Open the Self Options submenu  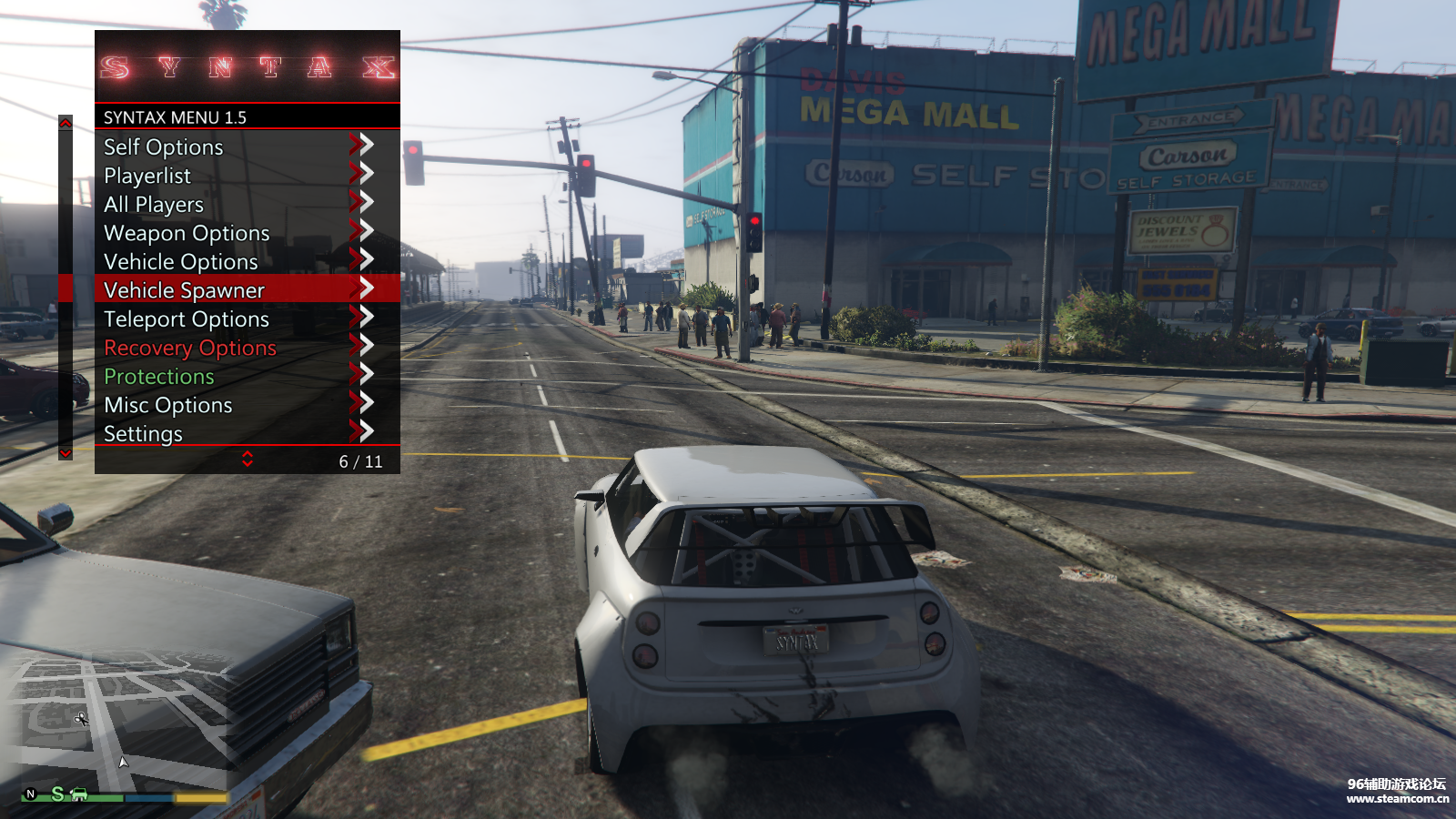point(164,147)
